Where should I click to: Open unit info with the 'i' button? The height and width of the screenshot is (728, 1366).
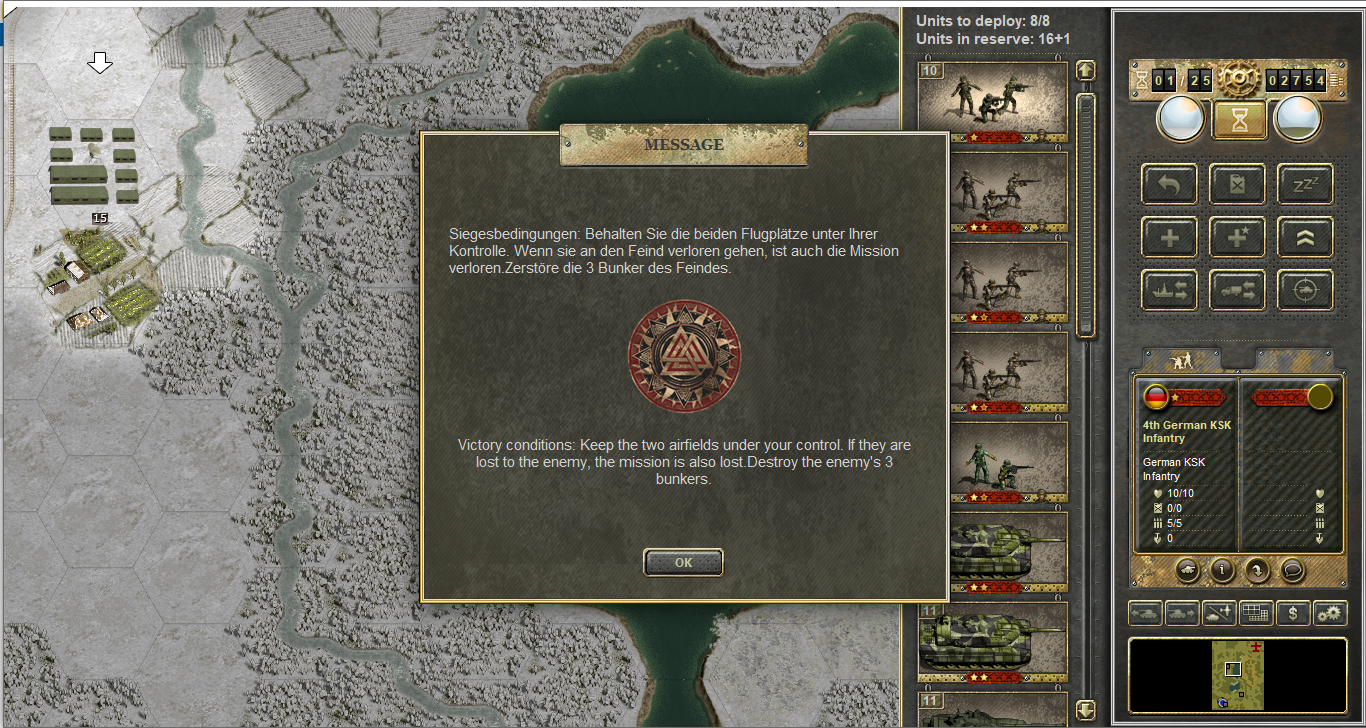point(1221,569)
